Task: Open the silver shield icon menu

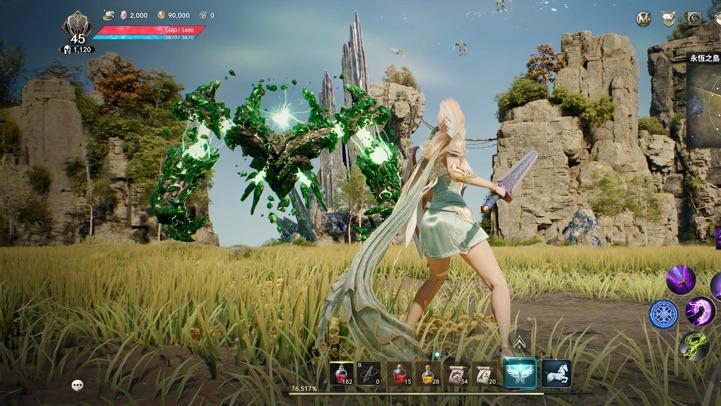Action: 669,18
